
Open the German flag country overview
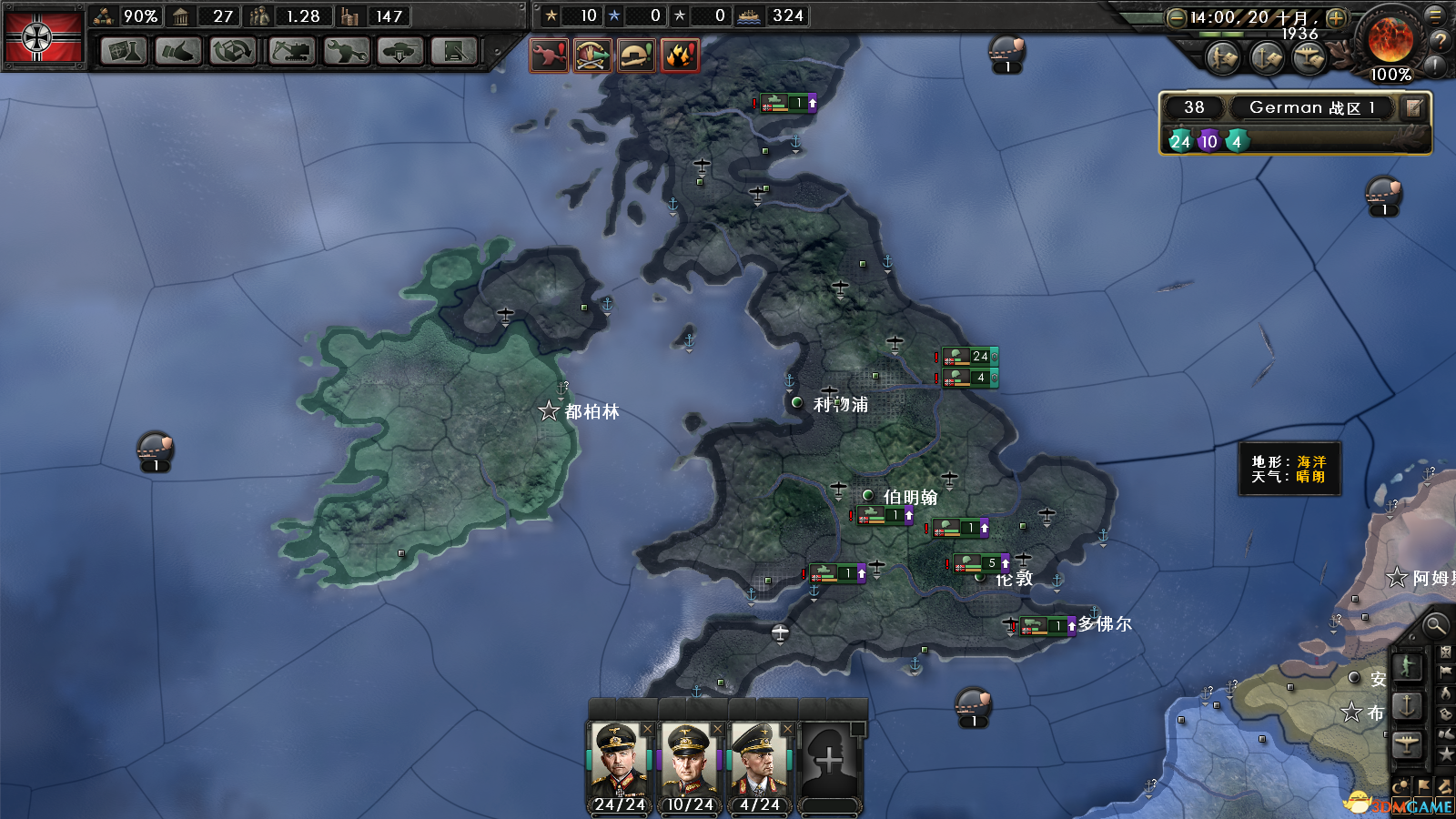coord(43,37)
